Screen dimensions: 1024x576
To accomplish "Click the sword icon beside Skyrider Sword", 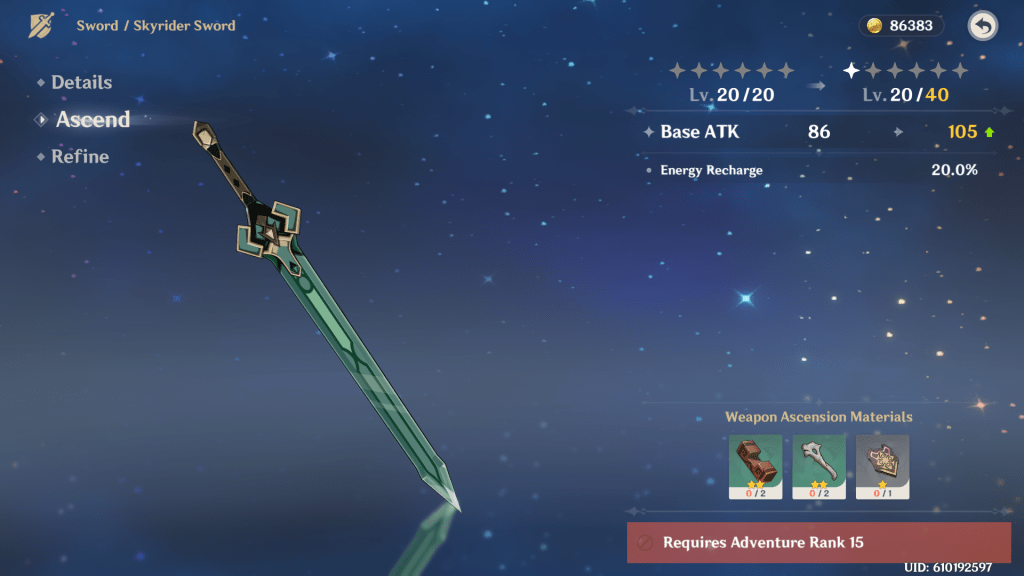I will pyautogui.click(x=42, y=25).
